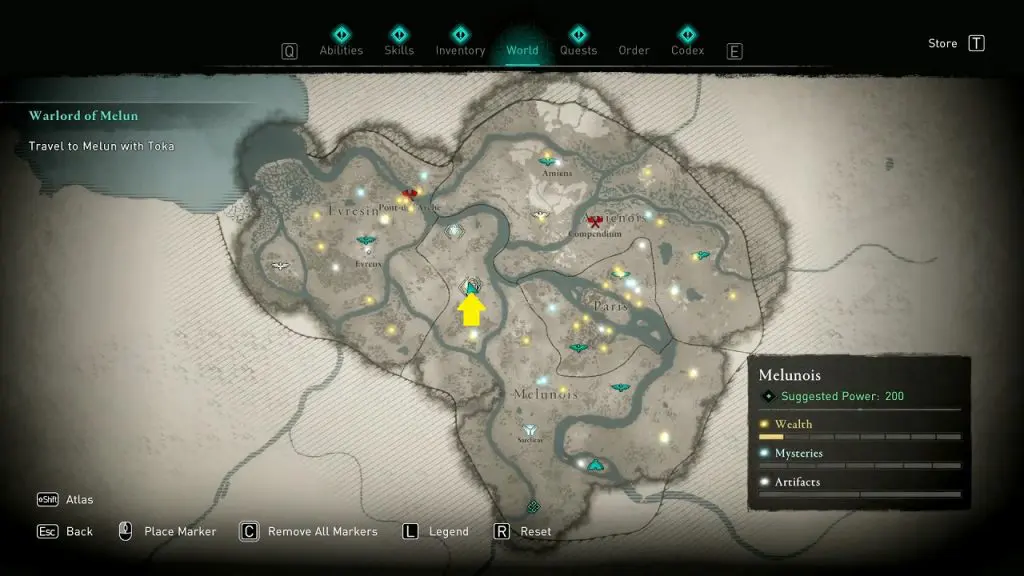Remove All Markers from the map
Image resolution: width=1024 pixels, height=576 pixels.
[322, 532]
